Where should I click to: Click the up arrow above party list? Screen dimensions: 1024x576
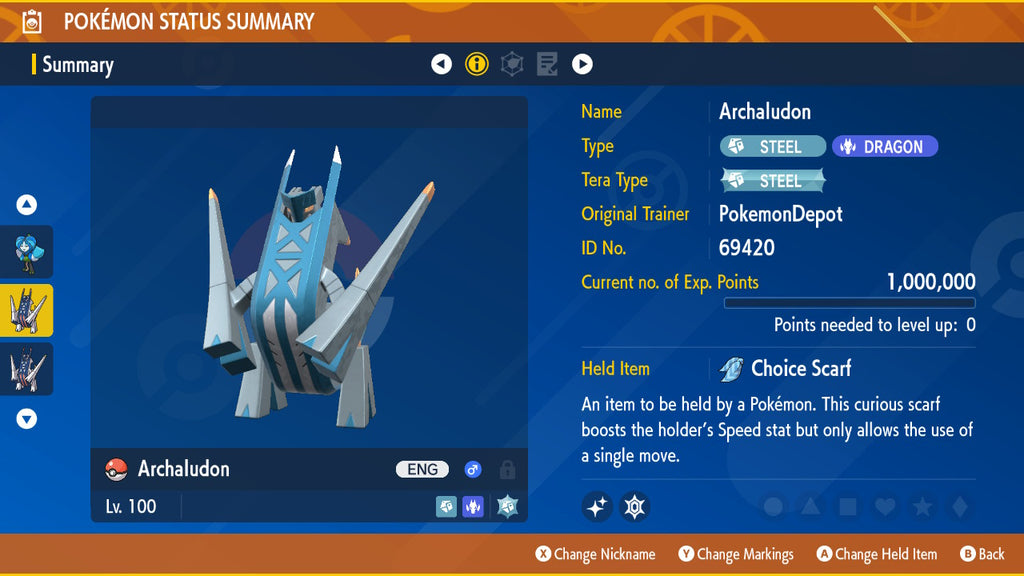[x=27, y=205]
